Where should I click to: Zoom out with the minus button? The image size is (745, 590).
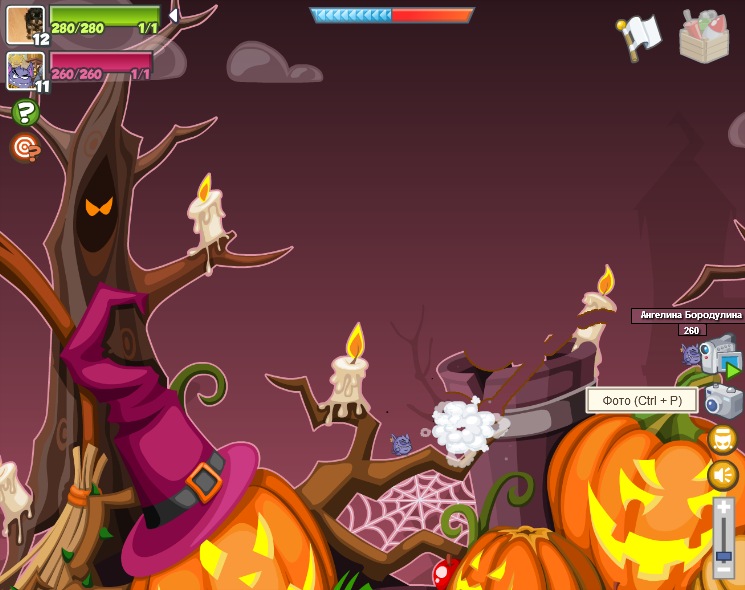pyautogui.click(x=723, y=572)
